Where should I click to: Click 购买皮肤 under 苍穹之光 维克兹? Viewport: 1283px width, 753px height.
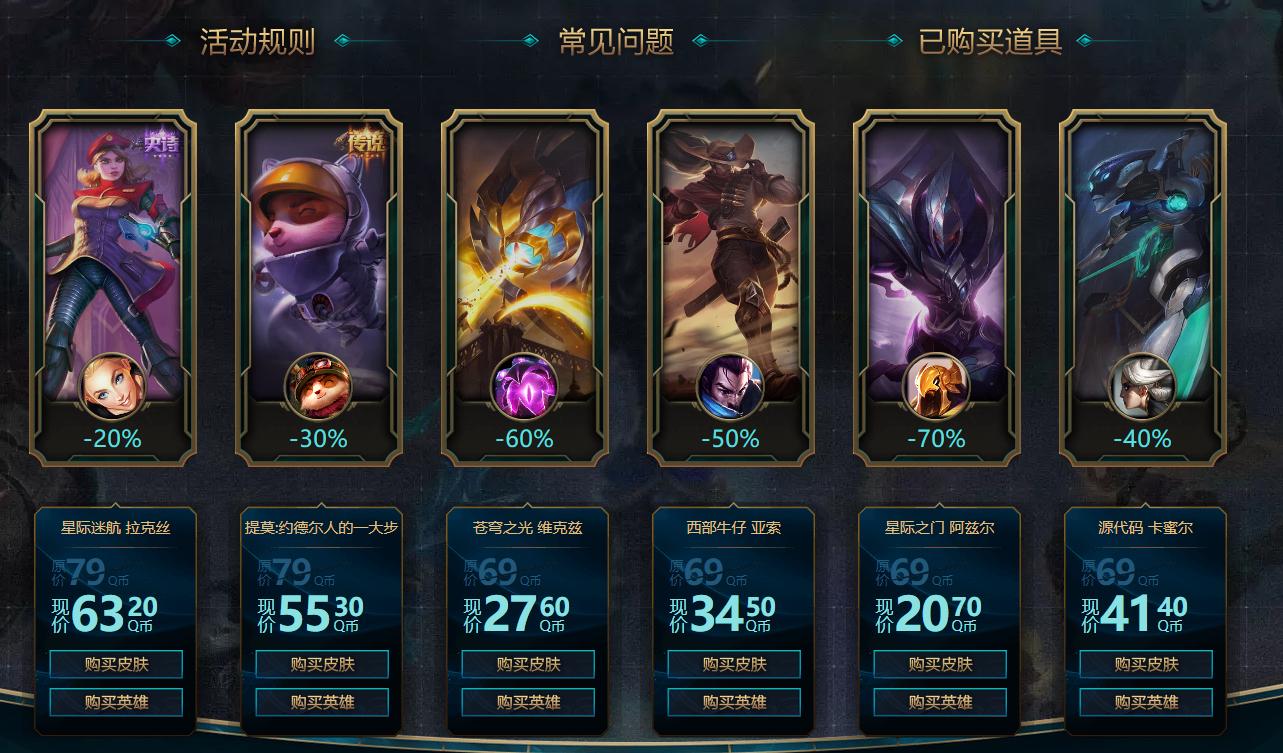point(528,664)
